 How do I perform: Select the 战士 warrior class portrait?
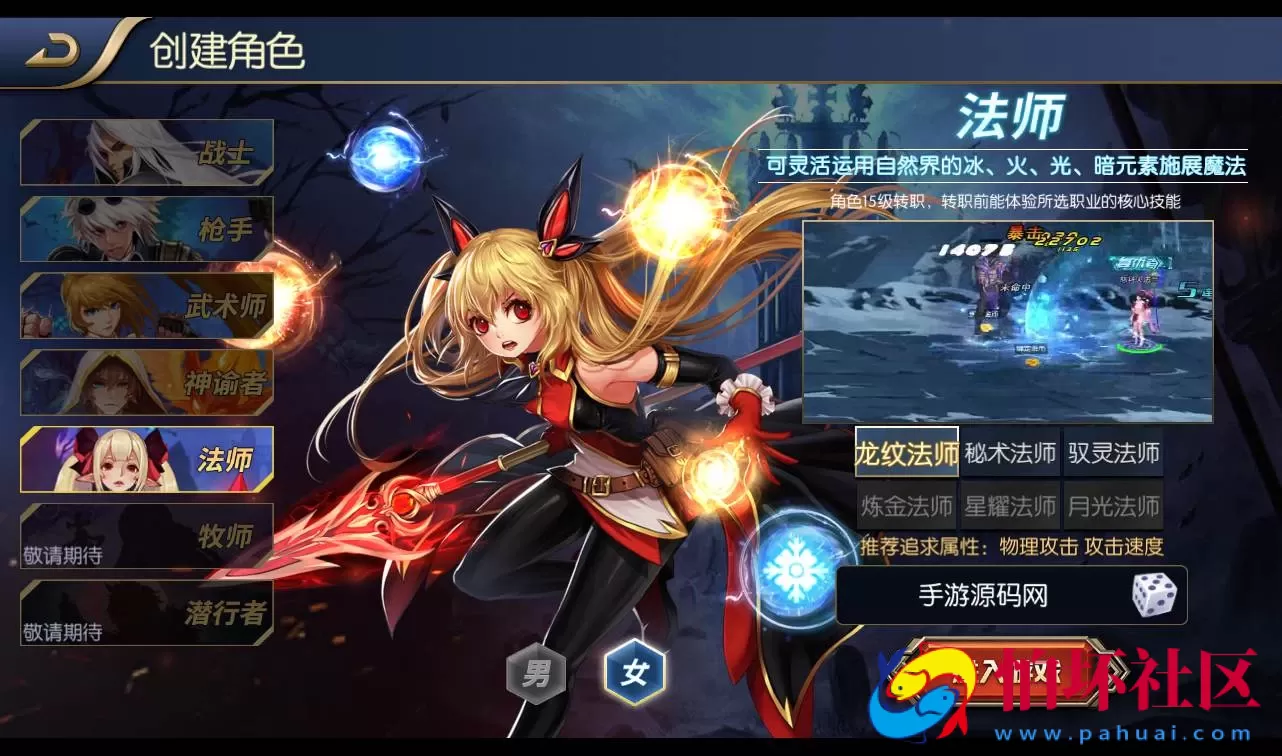point(146,152)
